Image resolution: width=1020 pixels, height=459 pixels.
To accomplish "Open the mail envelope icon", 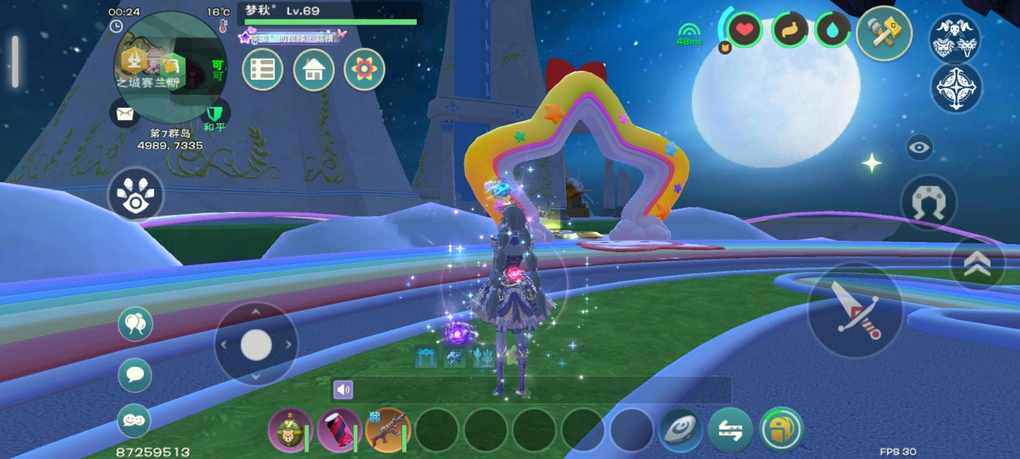I will pos(125,113).
